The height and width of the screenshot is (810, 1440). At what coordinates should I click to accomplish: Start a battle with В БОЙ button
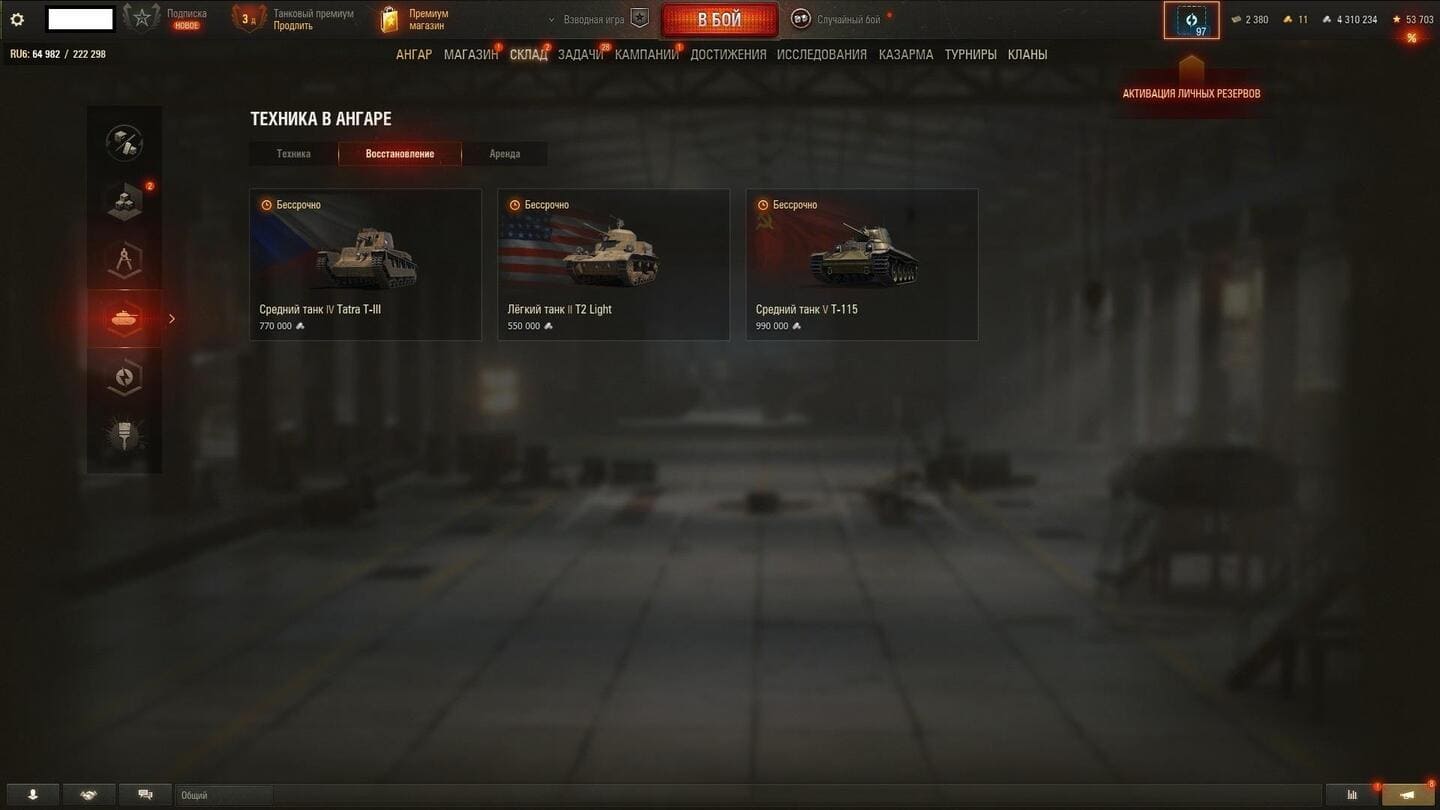click(x=719, y=20)
